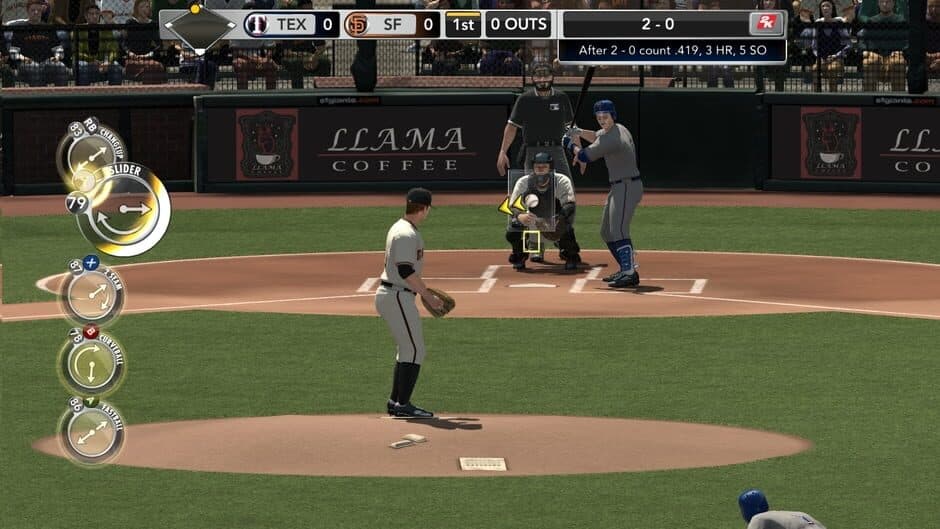Select the Curveball pitch icon
Image resolution: width=940 pixels, height=529 pixels.
91,364
